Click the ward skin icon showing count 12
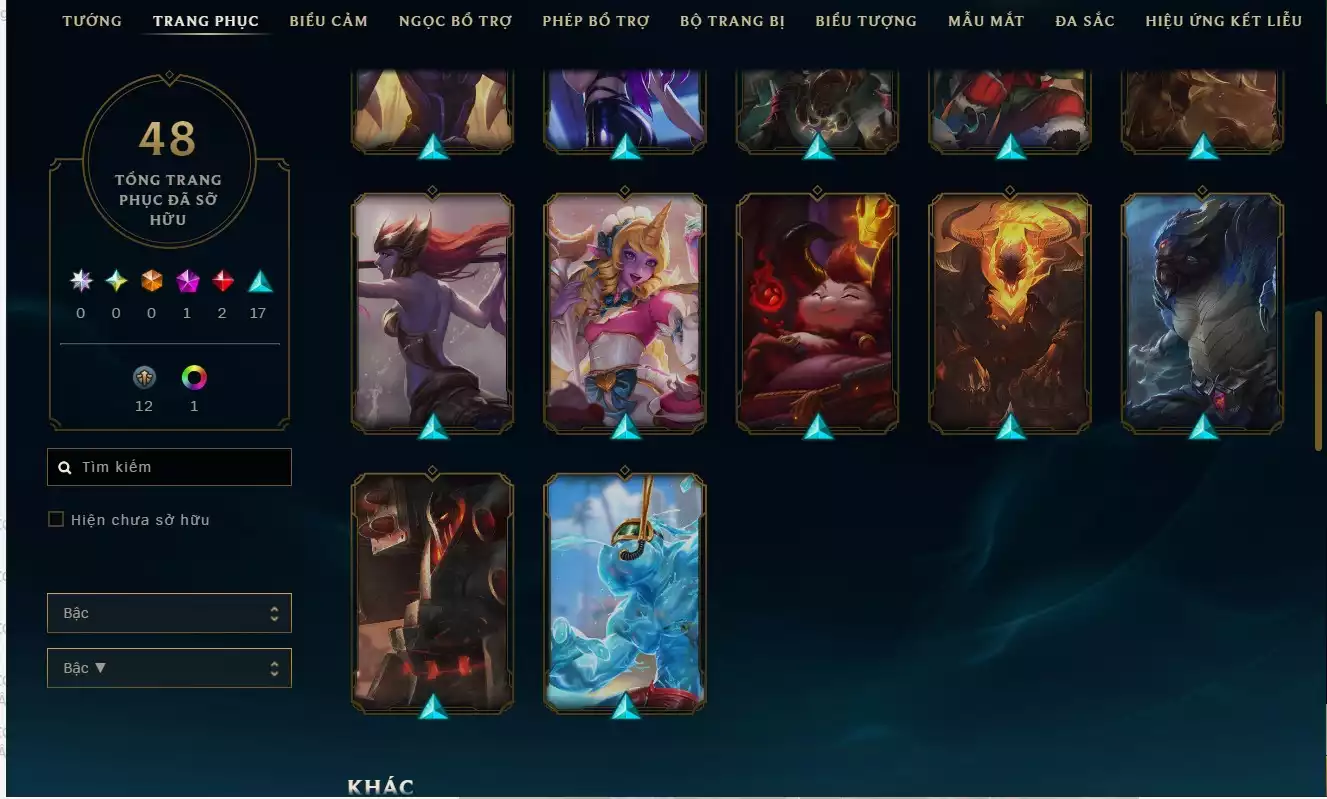Screen dimensions: 1327x799 [143, 378]
